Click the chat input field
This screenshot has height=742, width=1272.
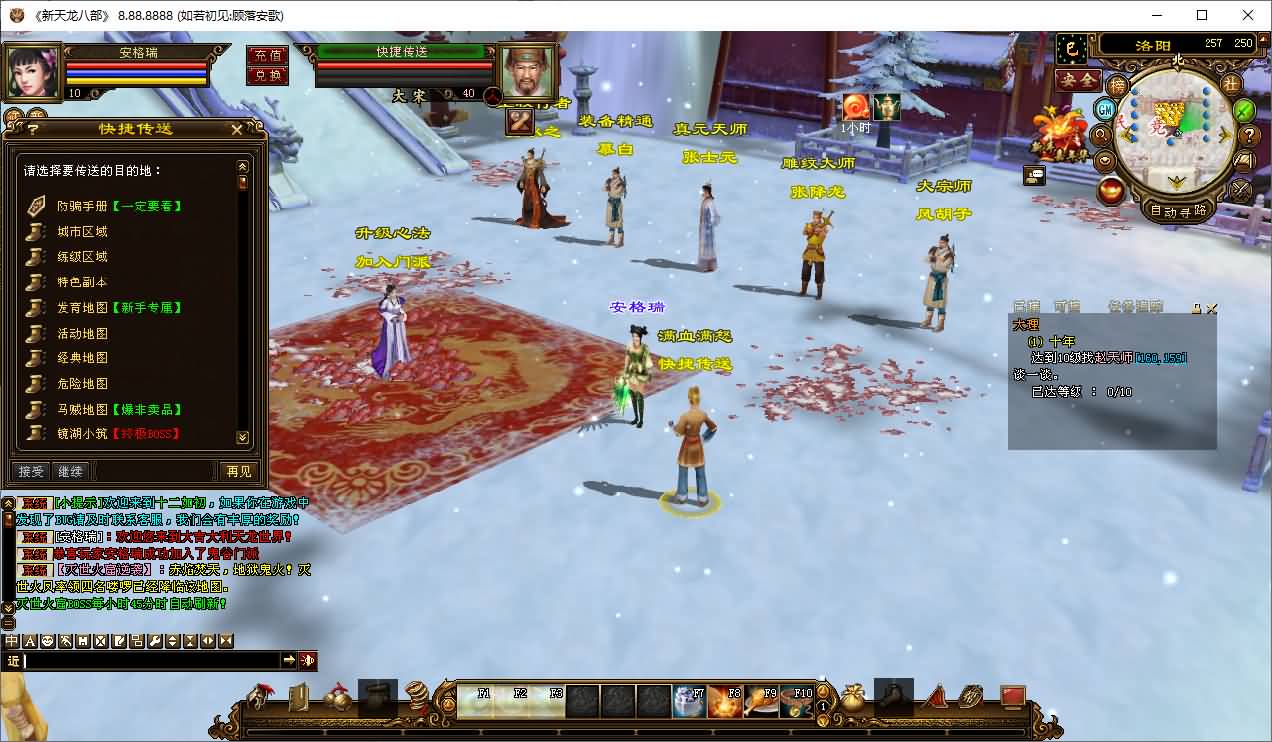[x=150, y=660]
